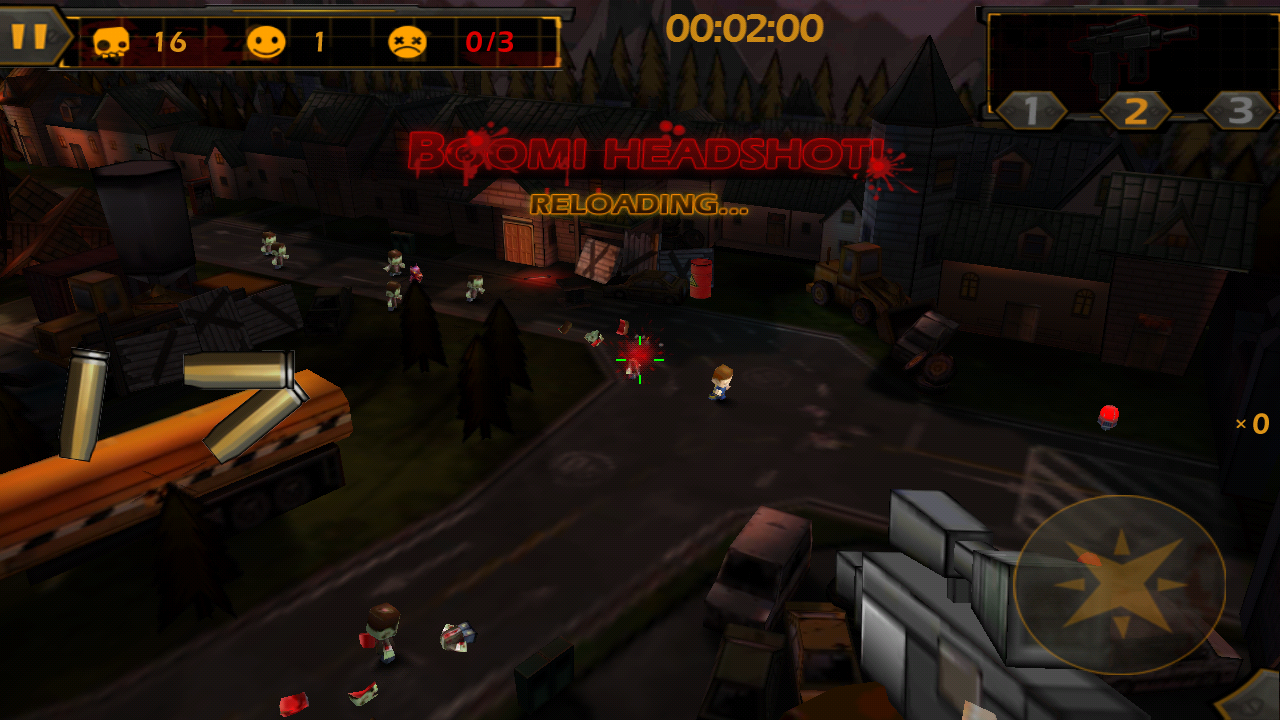Pause the game with the pause button

point(30,37)
